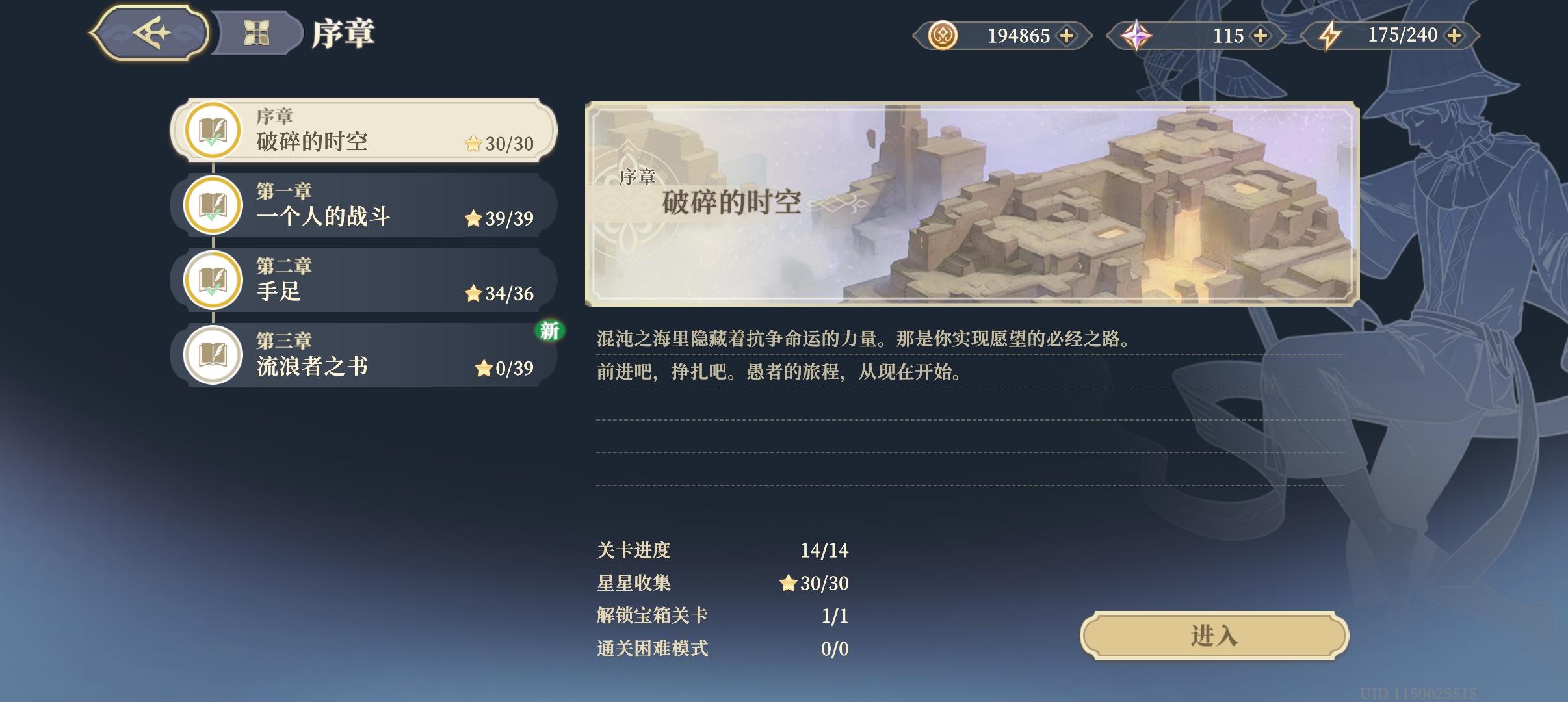Click the completed book icon of 一个人的战斗
This screenshot has width=1568, height=702.
point(213,205)
